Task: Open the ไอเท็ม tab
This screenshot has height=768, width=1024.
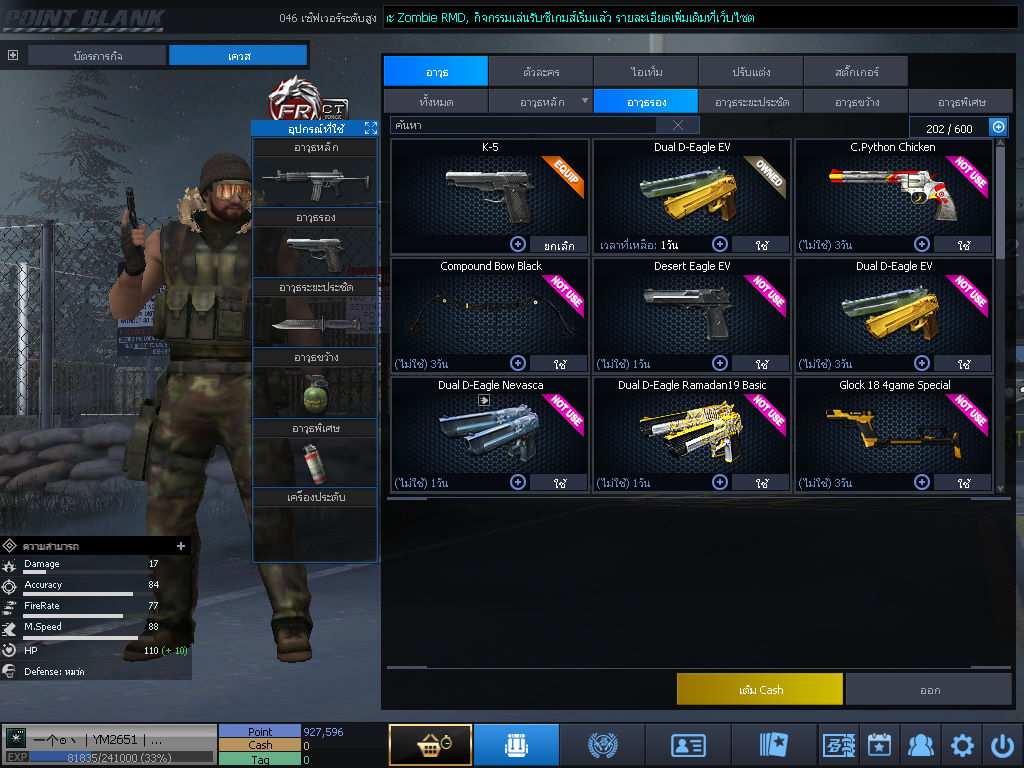Action: click(x=646, y=72)
